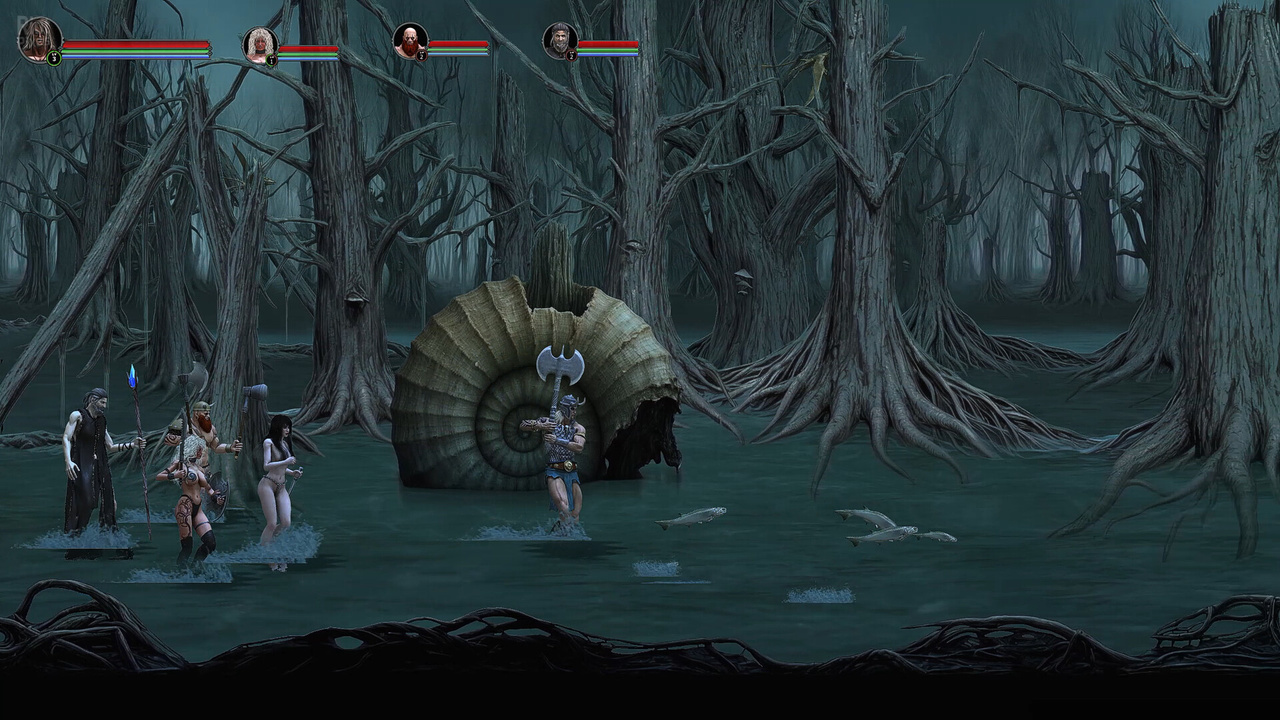Image resolution: width=1280 pixels, height=720 pixels.
Task: Click the bald red-bearded dwarf portrait
Action: coord(410,42)
